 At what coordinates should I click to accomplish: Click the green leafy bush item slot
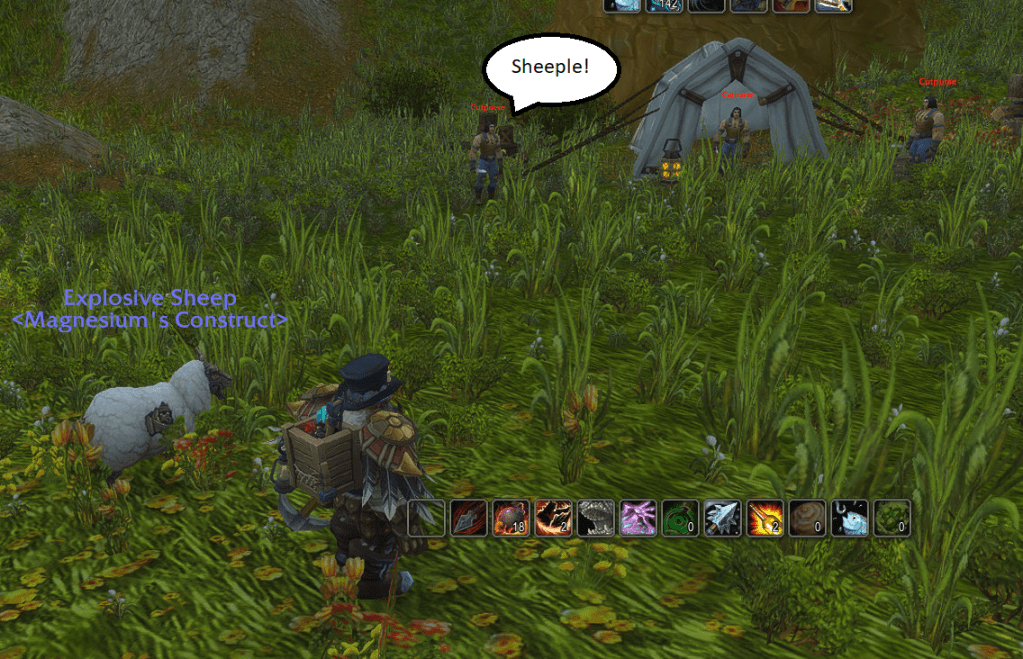[x=890, y=518]
